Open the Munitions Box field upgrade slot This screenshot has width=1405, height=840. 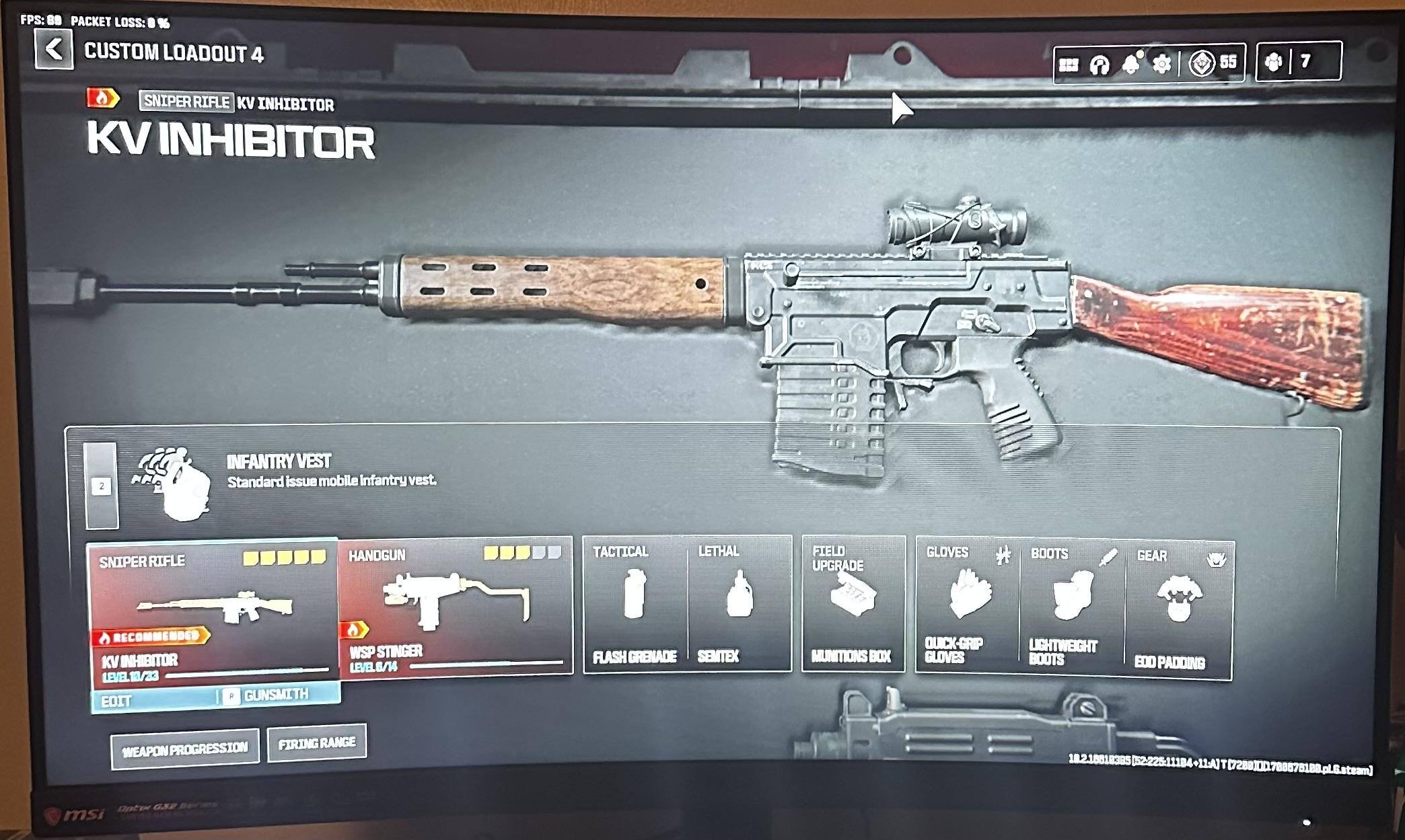(x=853, y=604)
